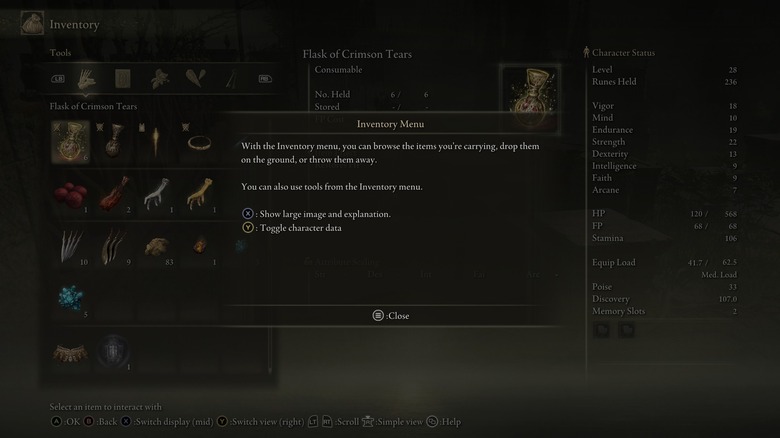This screenshot has width=780, height=438.
Task: Select the thin golden needle item
Action: 158,141
